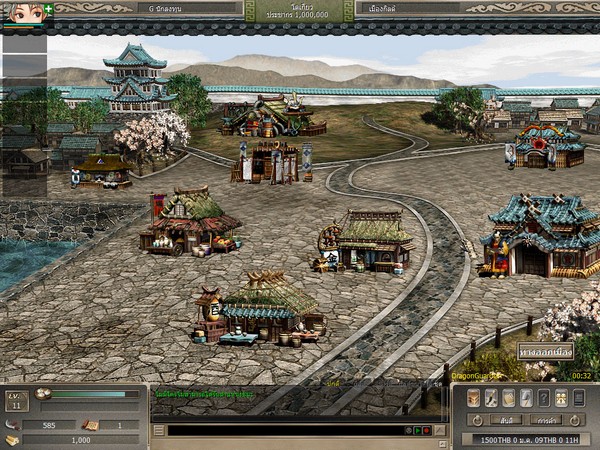Screen dimensions: 600x450
Task: Click the city exit button
Action: (545, 352)
